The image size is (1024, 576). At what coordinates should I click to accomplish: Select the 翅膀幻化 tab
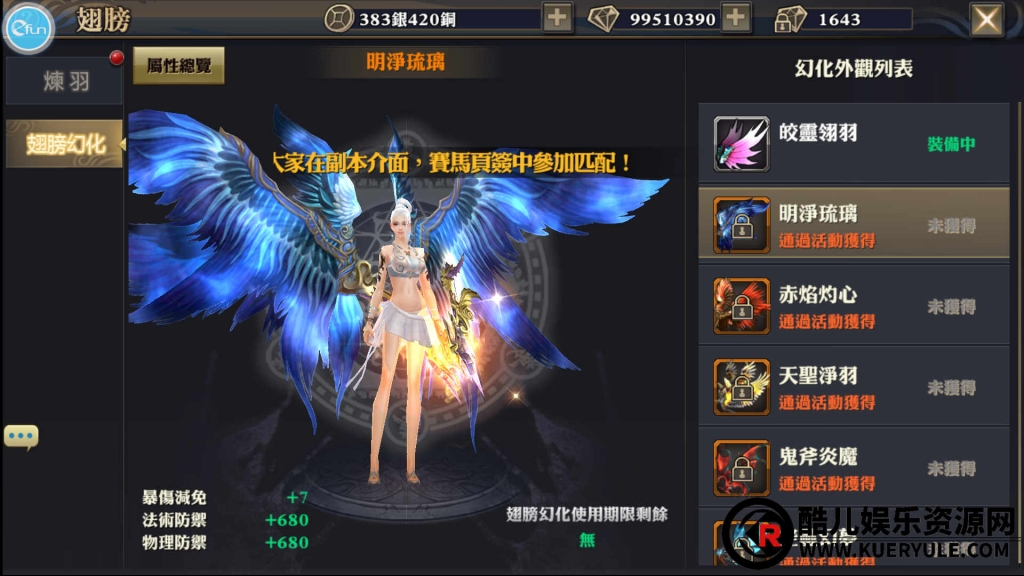65,144
